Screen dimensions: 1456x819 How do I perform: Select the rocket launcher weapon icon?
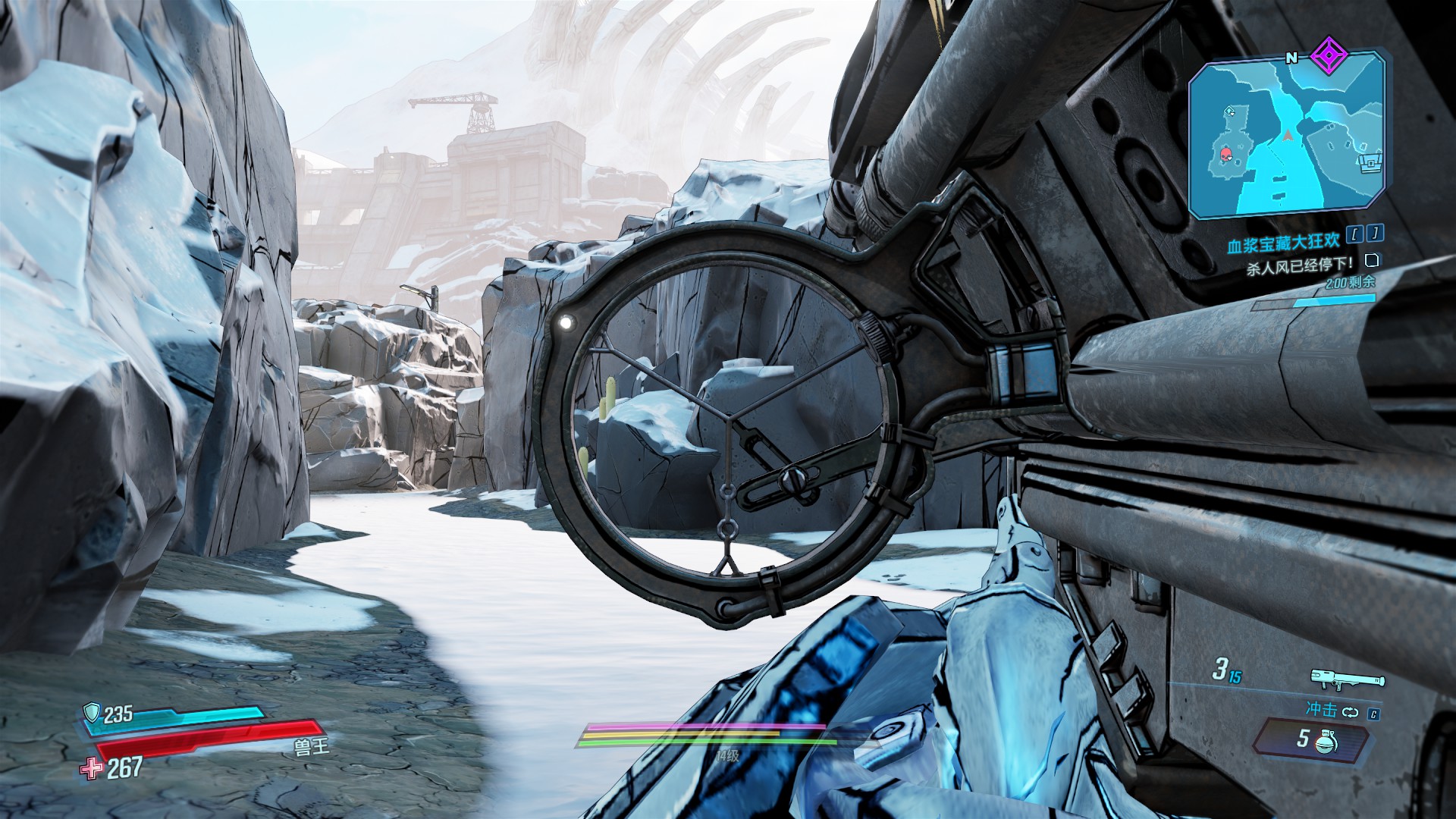point(1347,679)
